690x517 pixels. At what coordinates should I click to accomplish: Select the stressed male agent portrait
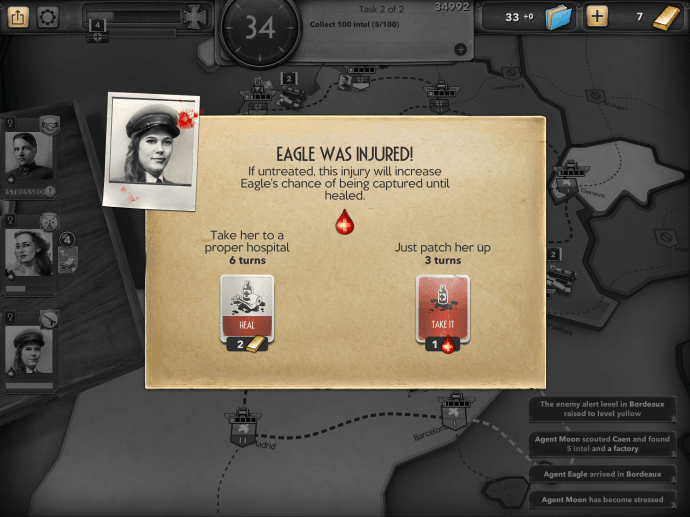(27, 156)
